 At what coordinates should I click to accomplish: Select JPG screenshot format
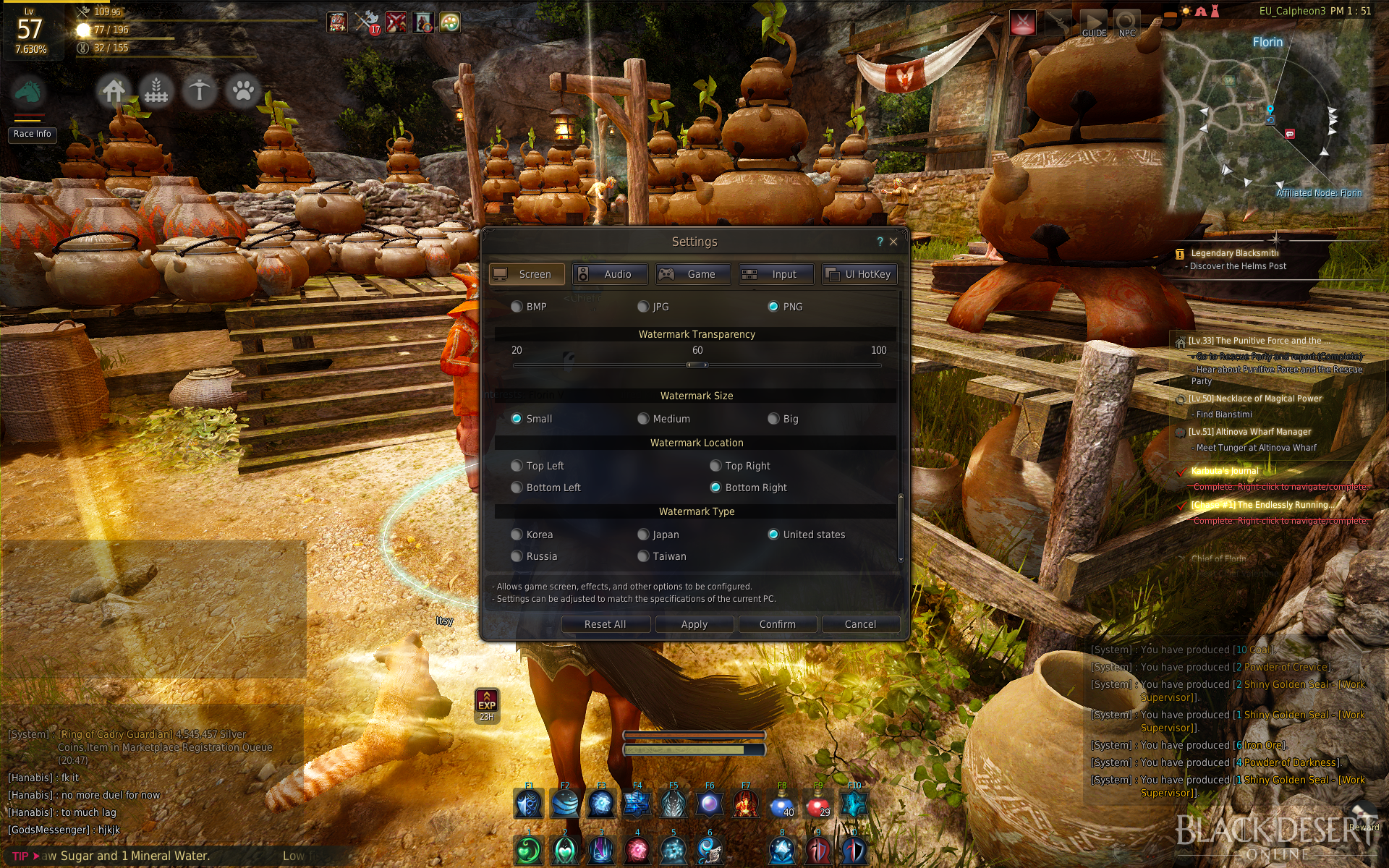[643, 307]
